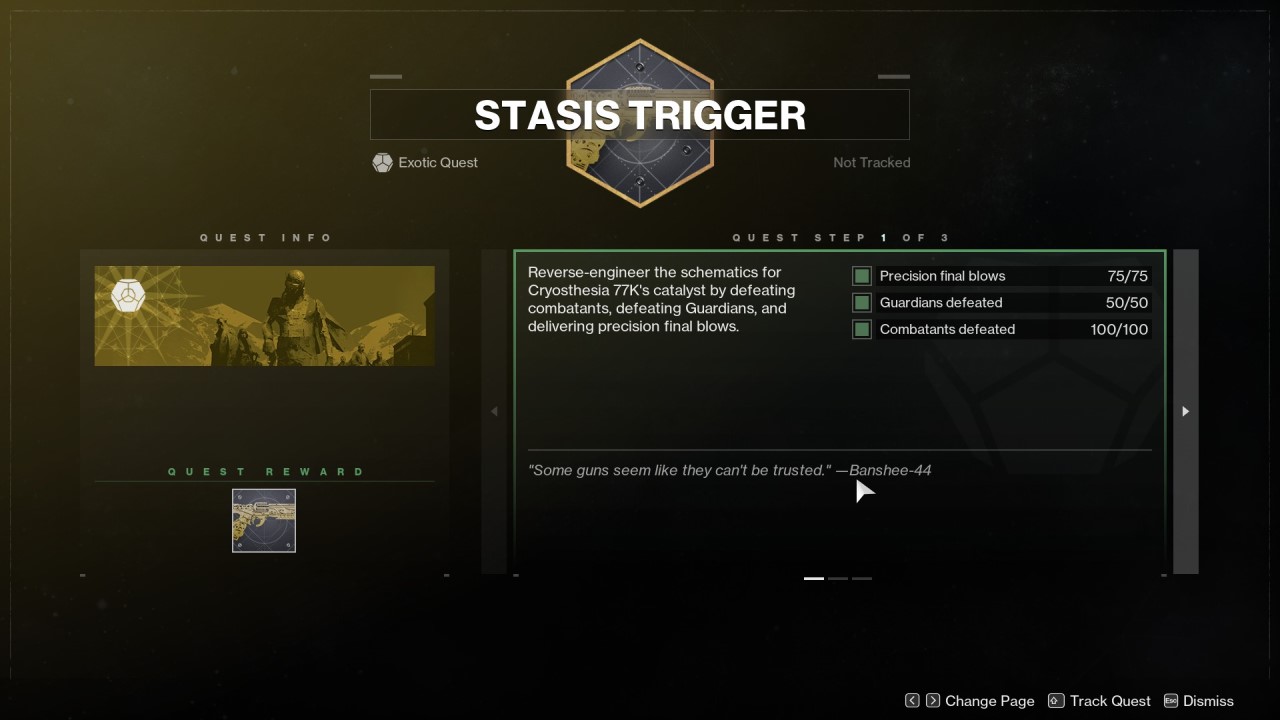Screen dimensions: 1280x720
Task: Click the Change Page back arrow icon
Action: pos(912,701)
